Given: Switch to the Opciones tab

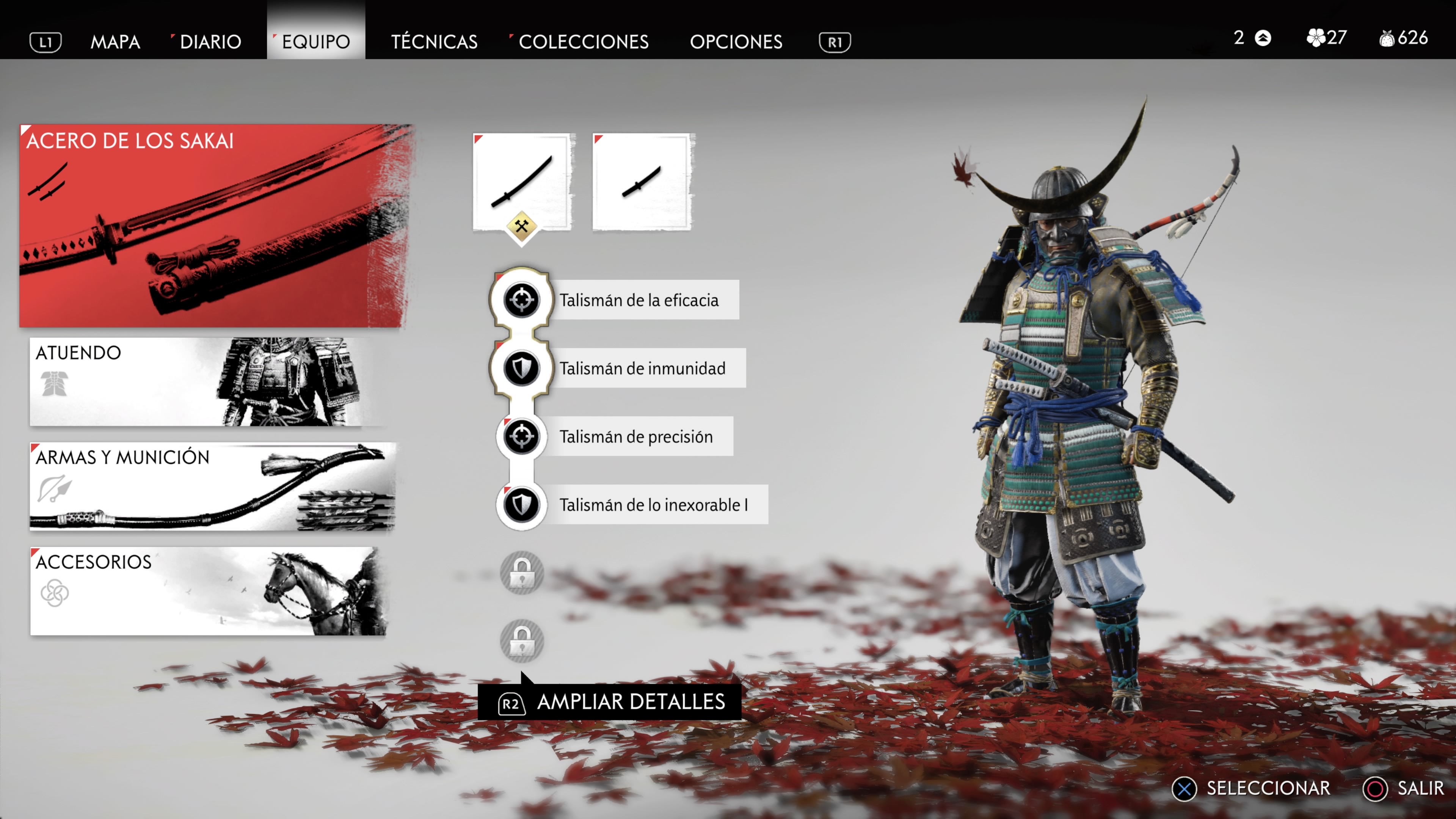Looking at the screenshot, I should click(736, 42).
